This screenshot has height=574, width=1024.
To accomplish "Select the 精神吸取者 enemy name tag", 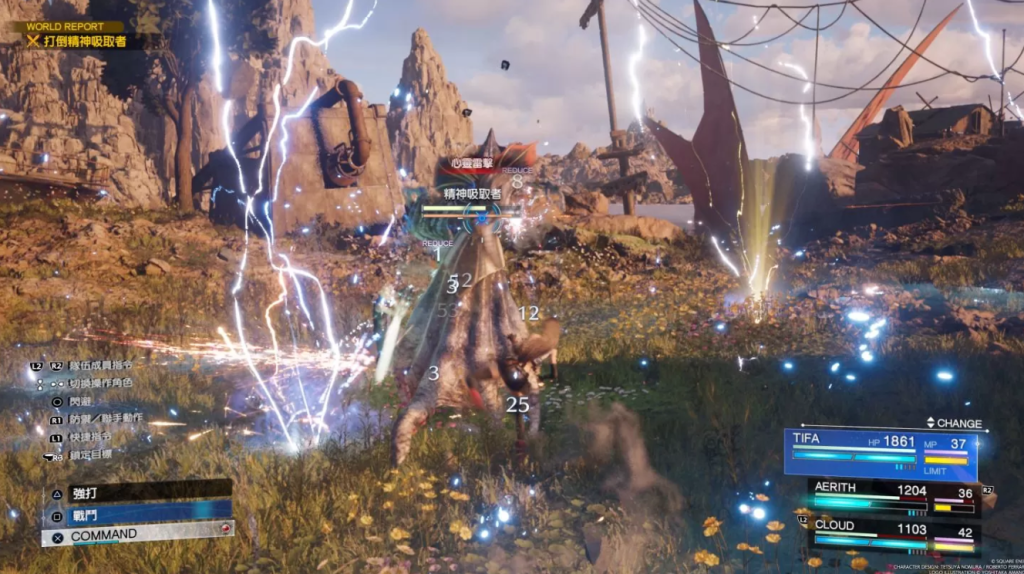I will point(473,193).
